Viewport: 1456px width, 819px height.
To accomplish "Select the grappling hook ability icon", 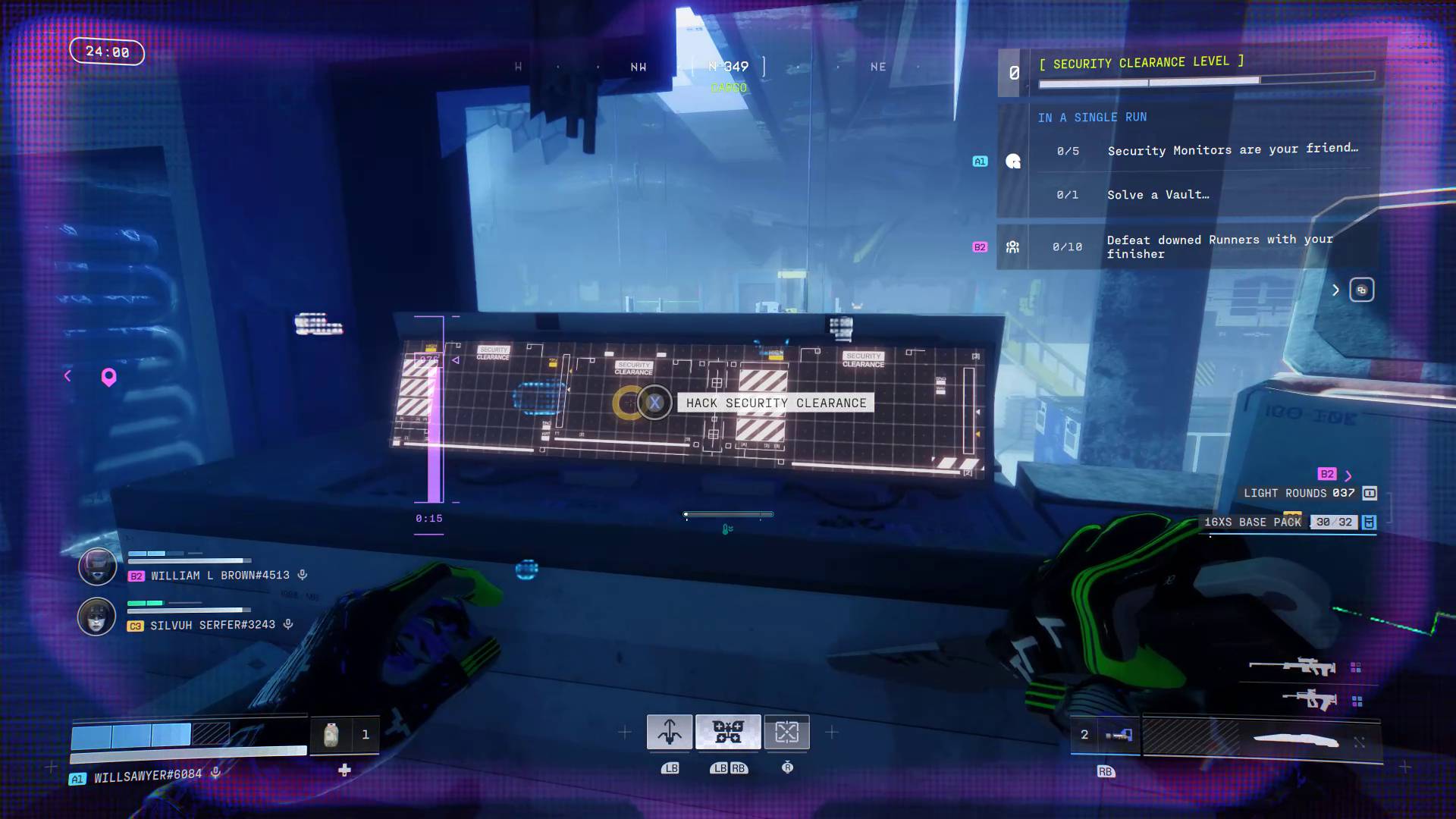I will point(671,733).
